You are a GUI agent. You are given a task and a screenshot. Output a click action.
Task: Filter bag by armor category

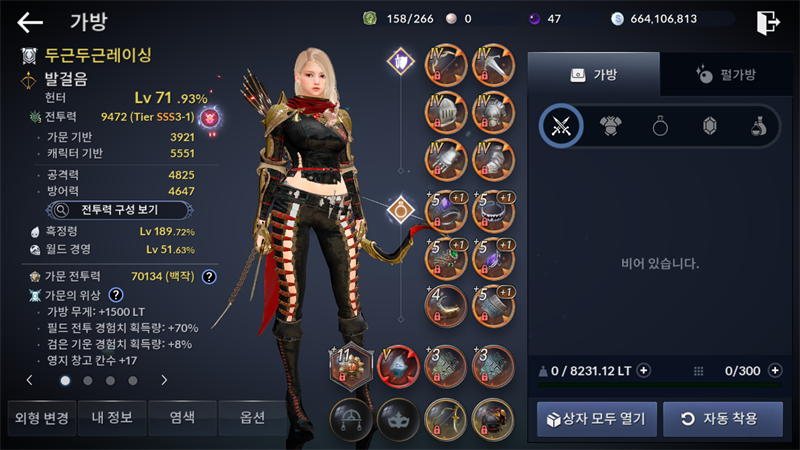tap(610, 126)
